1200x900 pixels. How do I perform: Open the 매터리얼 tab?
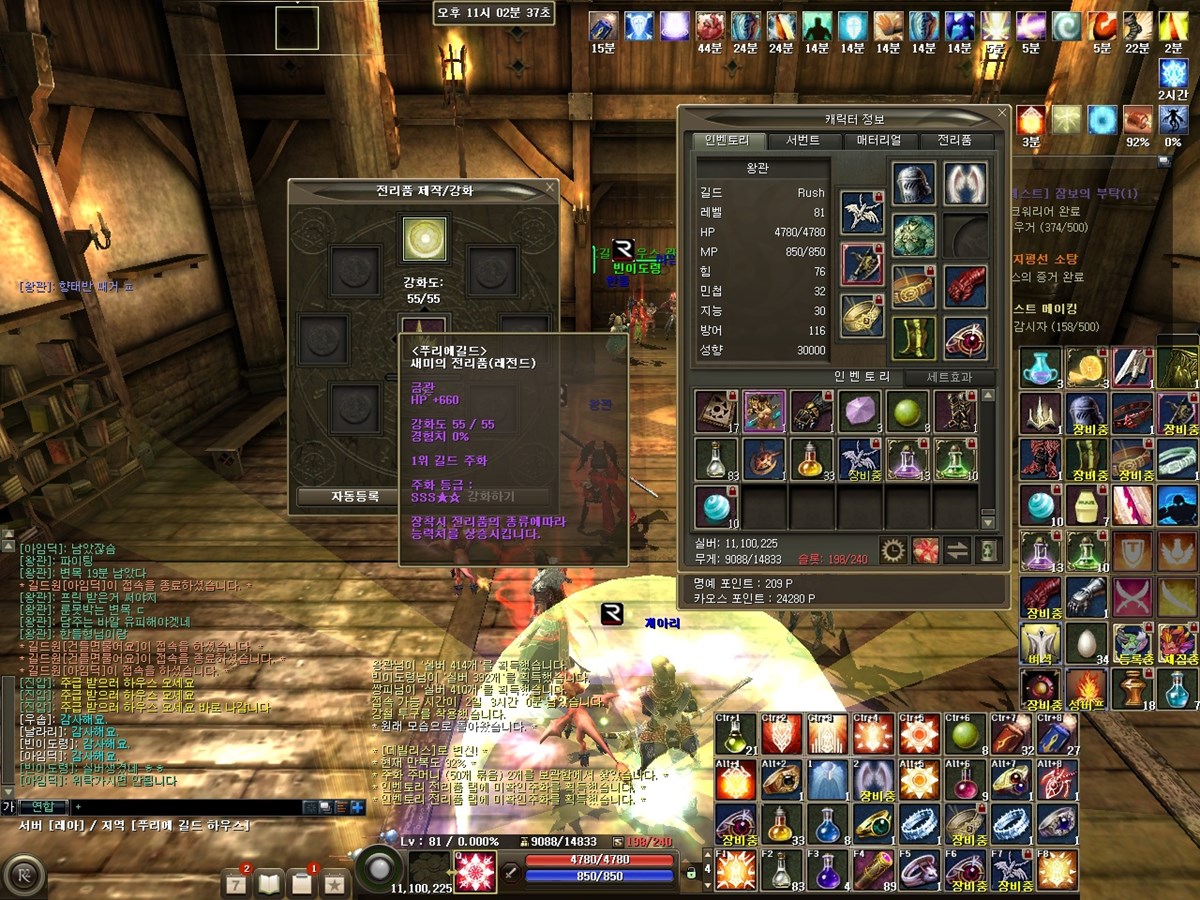tap(879, 141)
